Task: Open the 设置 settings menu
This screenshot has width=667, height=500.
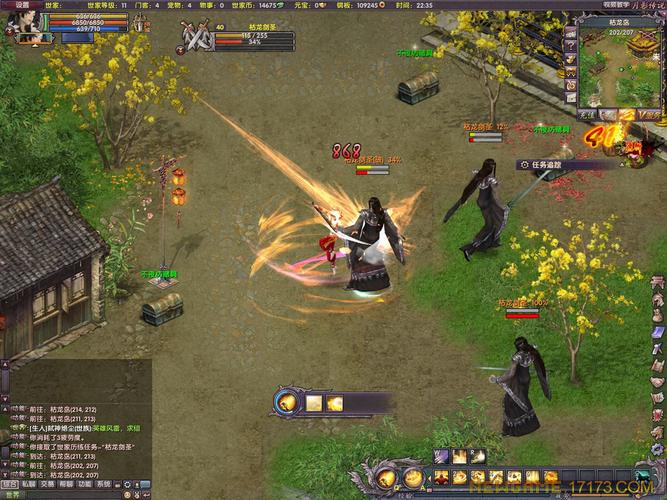Action: pyautogui.click(x=21, y=5)
